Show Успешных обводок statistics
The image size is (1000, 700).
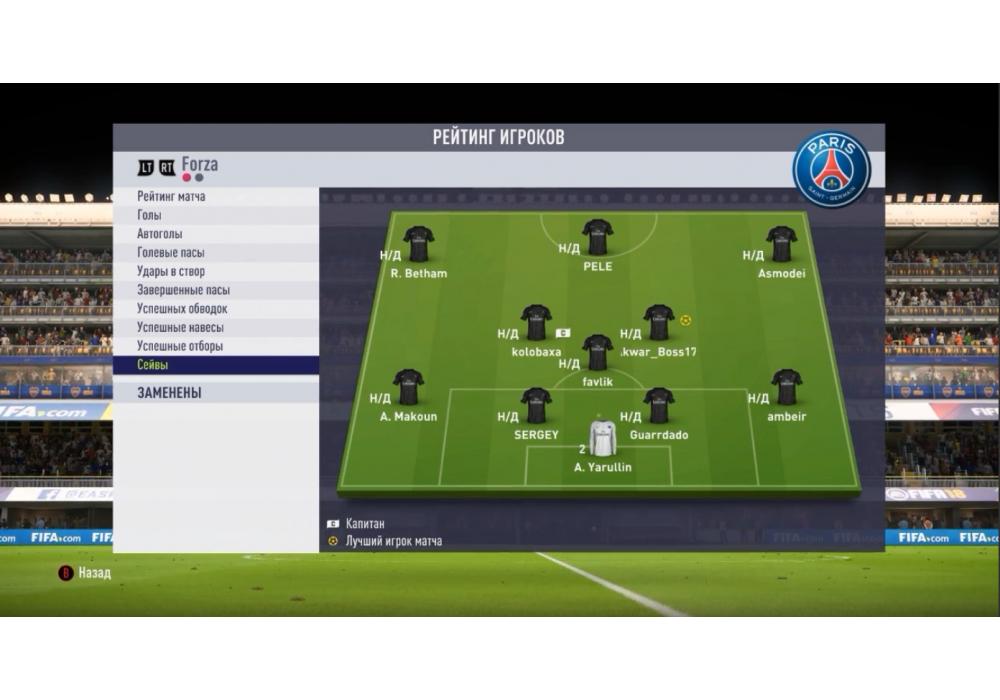point(182,309)
